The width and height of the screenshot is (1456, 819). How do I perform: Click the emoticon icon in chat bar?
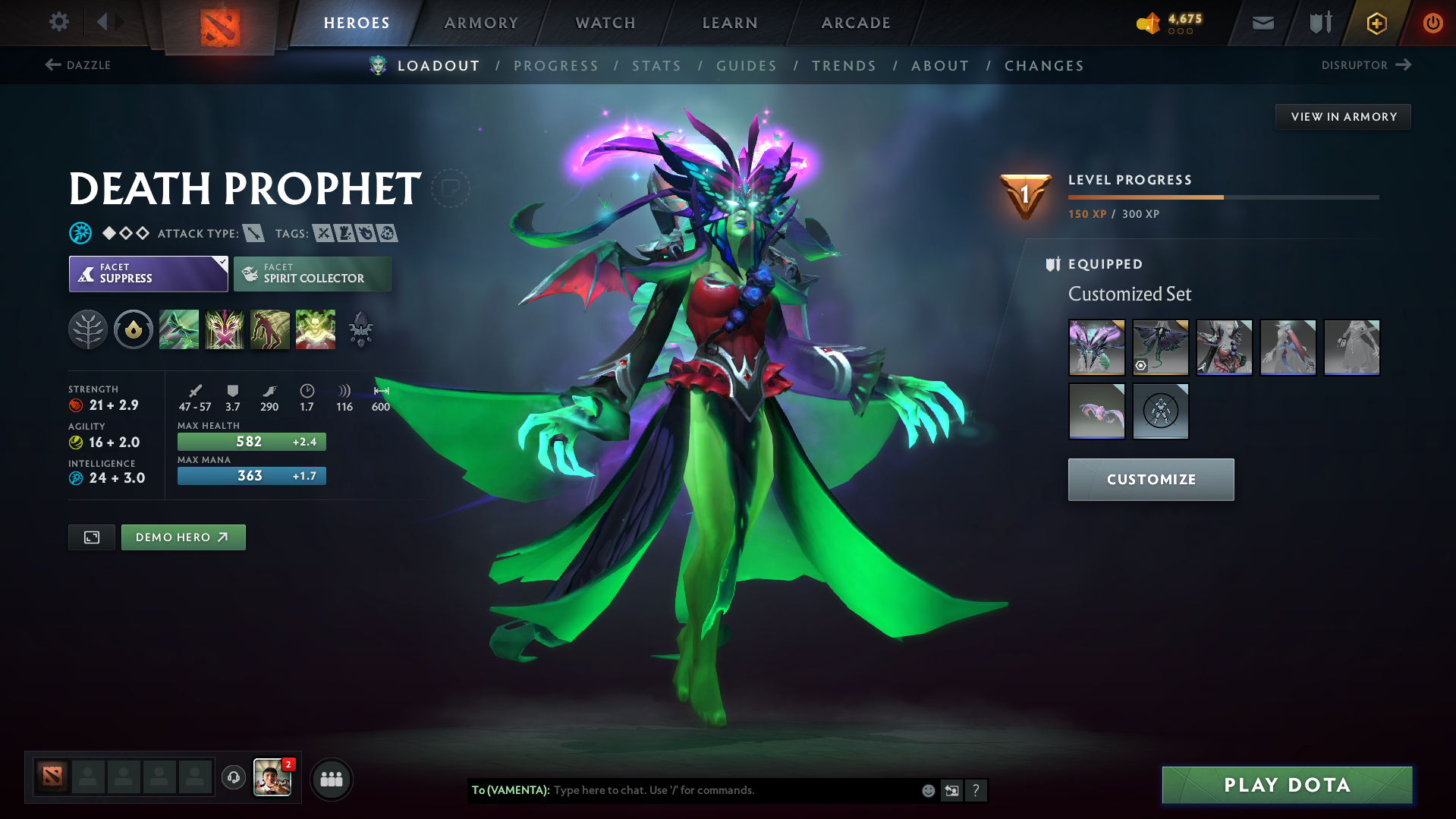point(927,790)
